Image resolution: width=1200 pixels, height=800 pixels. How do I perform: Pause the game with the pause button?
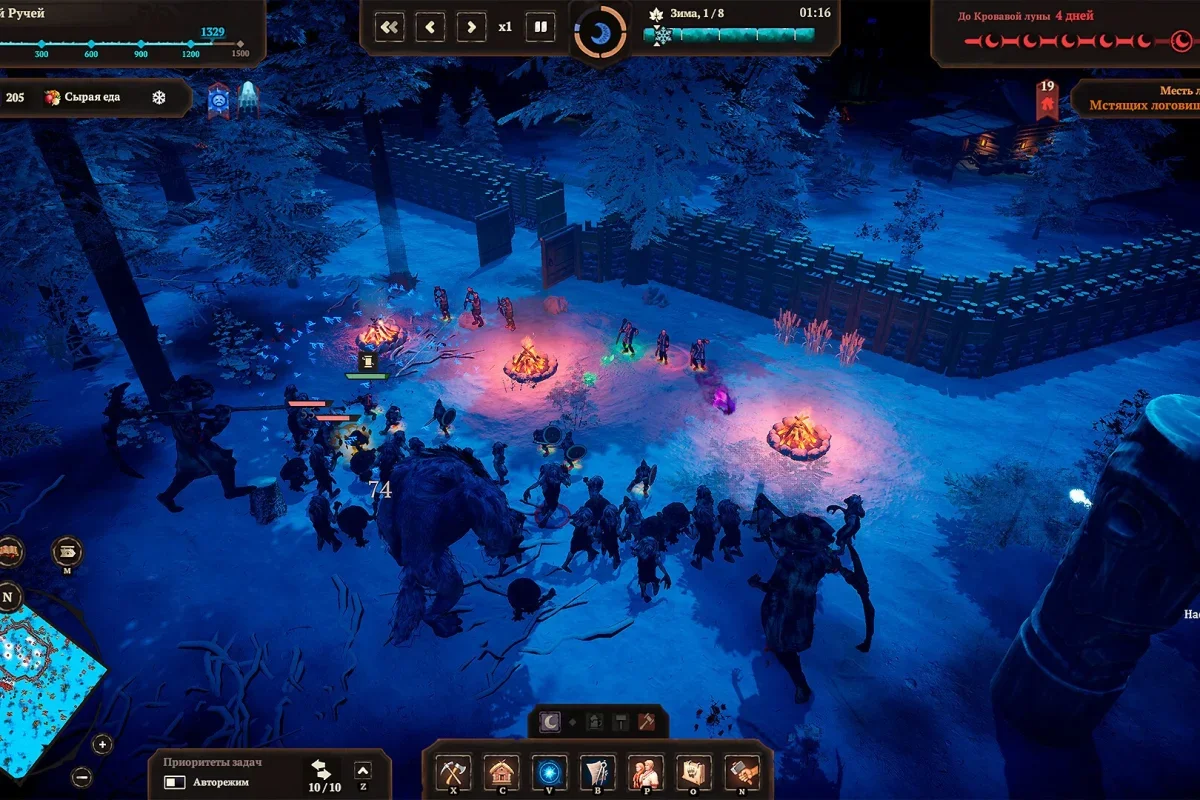pyautogui.click(x=541, y=27)
